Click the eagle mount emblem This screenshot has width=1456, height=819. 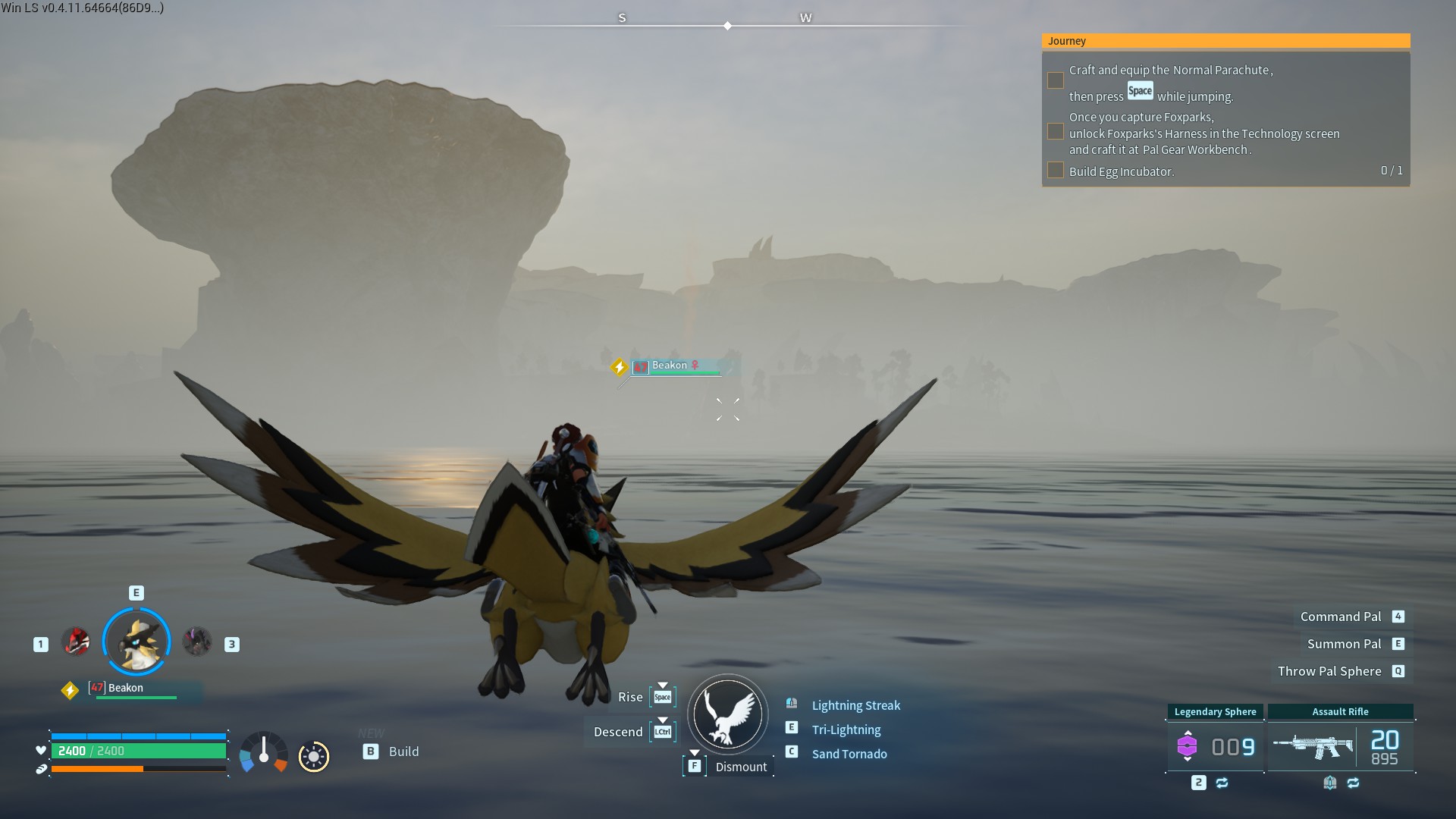click(x=728, y=714)
